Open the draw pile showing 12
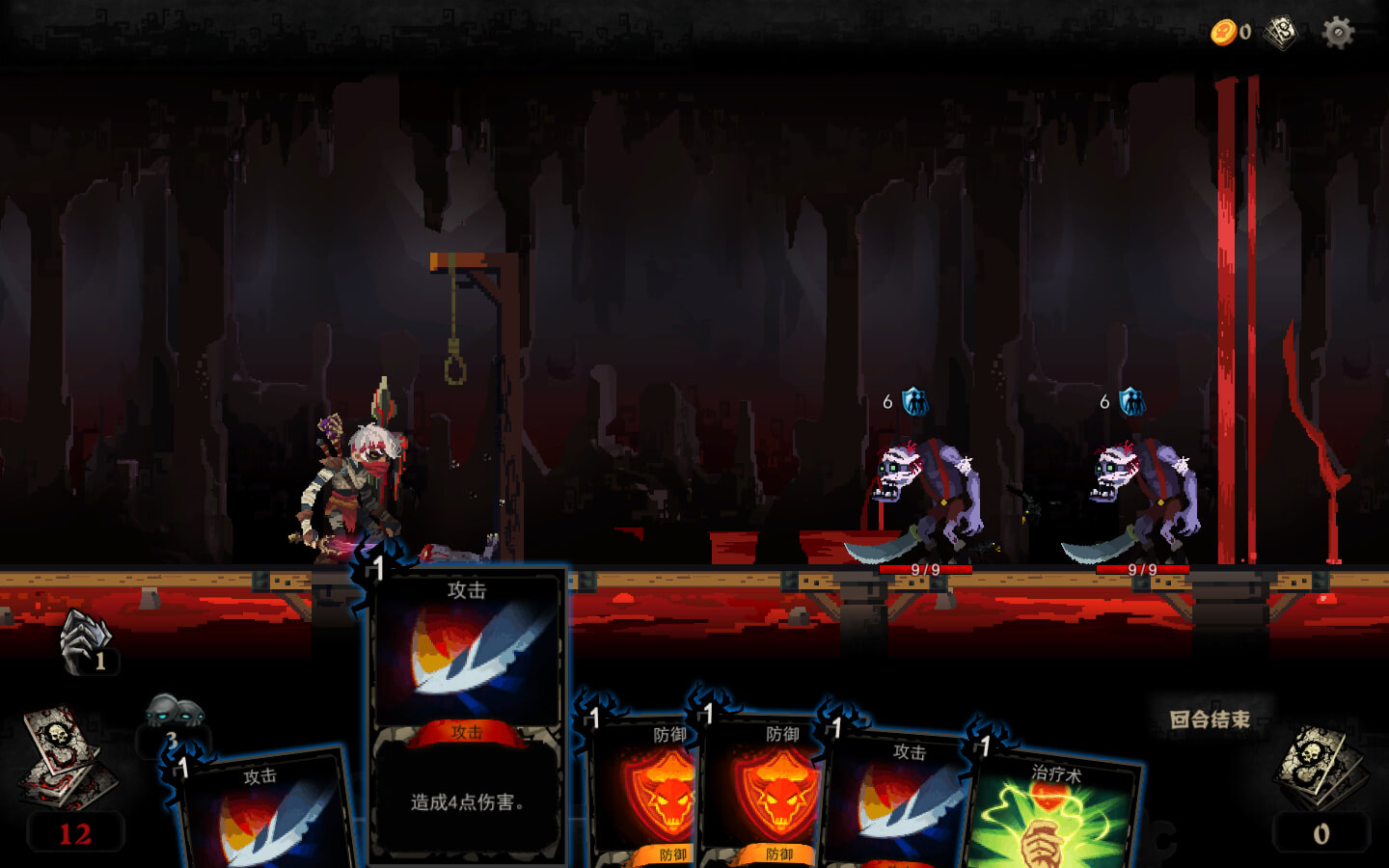Screen dimensions: 1389x868 (68, 762)
